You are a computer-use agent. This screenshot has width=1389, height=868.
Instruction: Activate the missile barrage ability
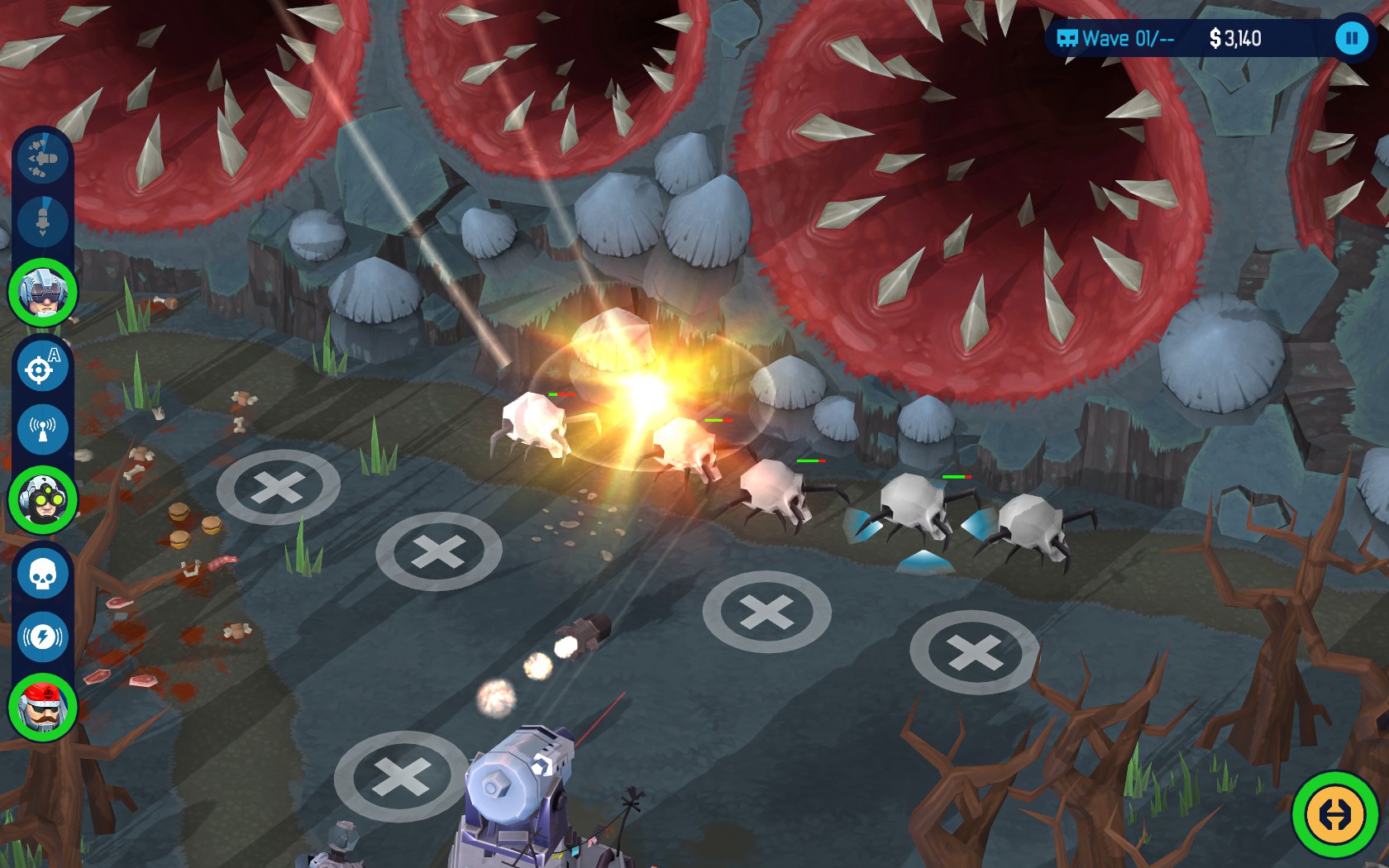point(43,160)
